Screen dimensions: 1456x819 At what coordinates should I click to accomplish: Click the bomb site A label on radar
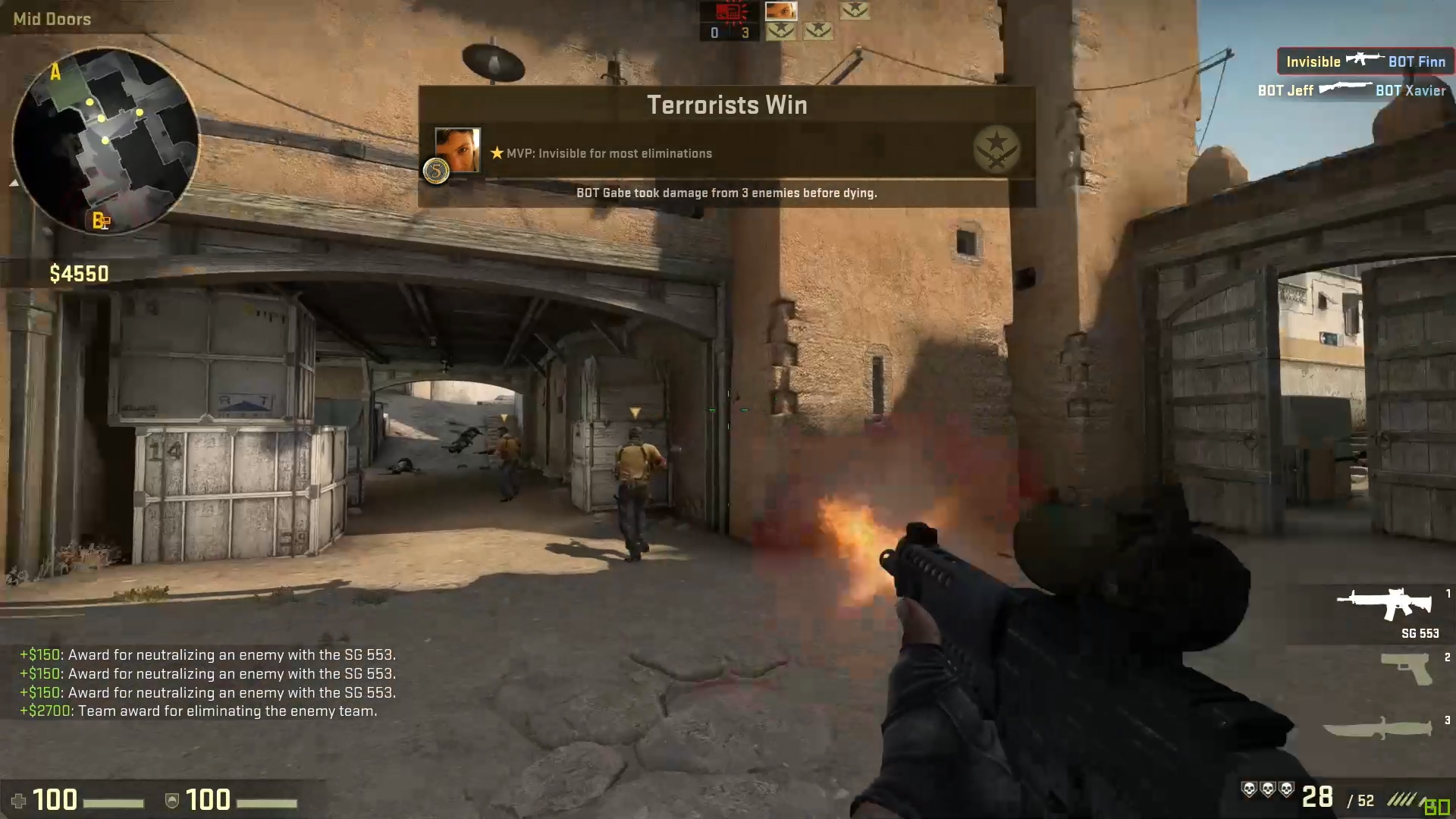point(55,73)
